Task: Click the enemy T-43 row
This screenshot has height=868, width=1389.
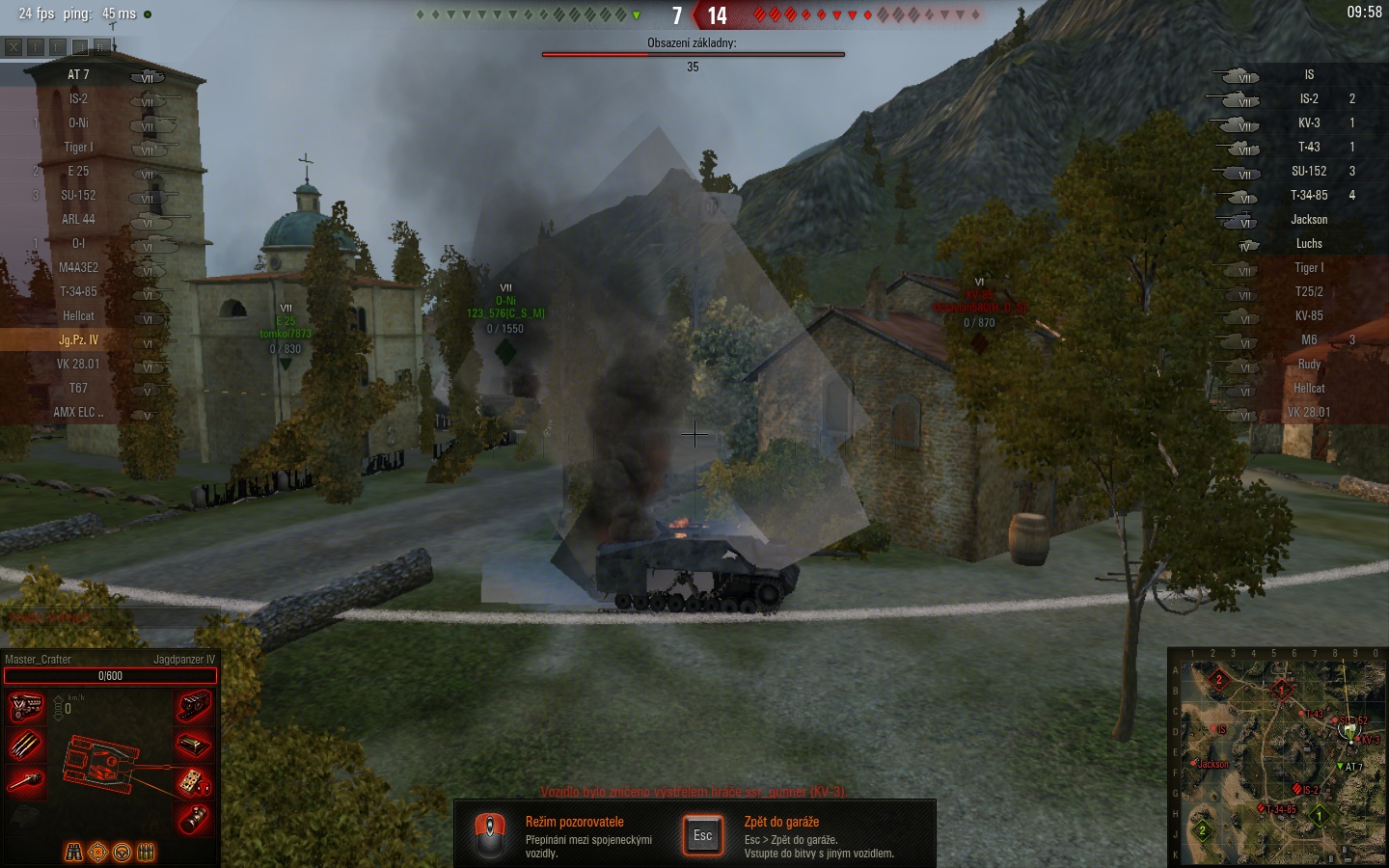Action: point(1309,147)
